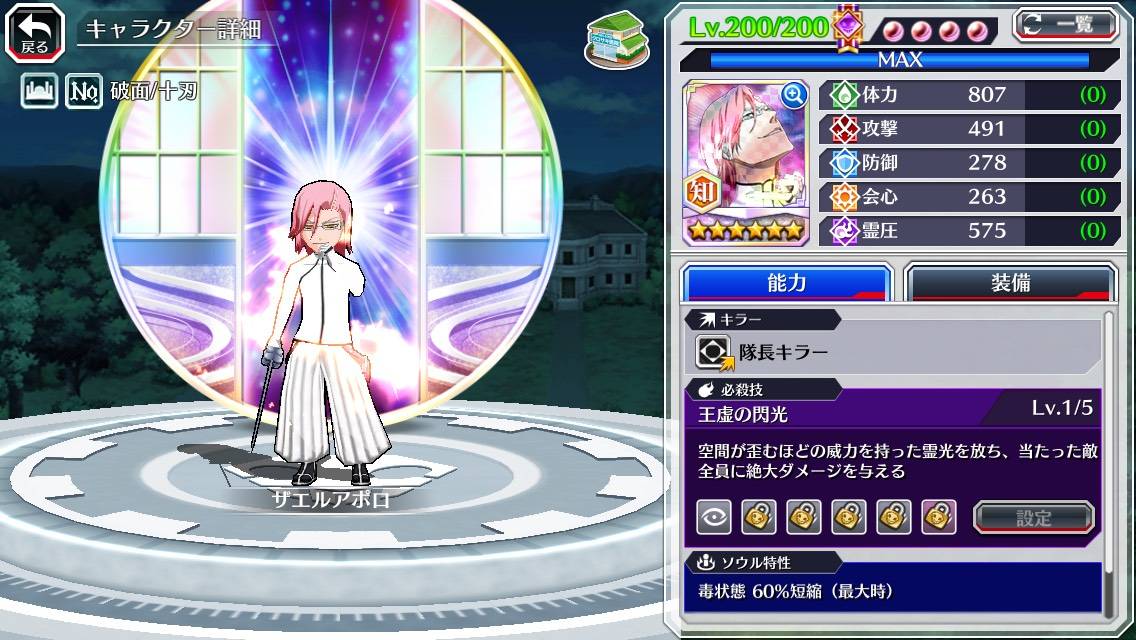
Task: Open the 一覧 character list
Action: tap(1065, 25)
